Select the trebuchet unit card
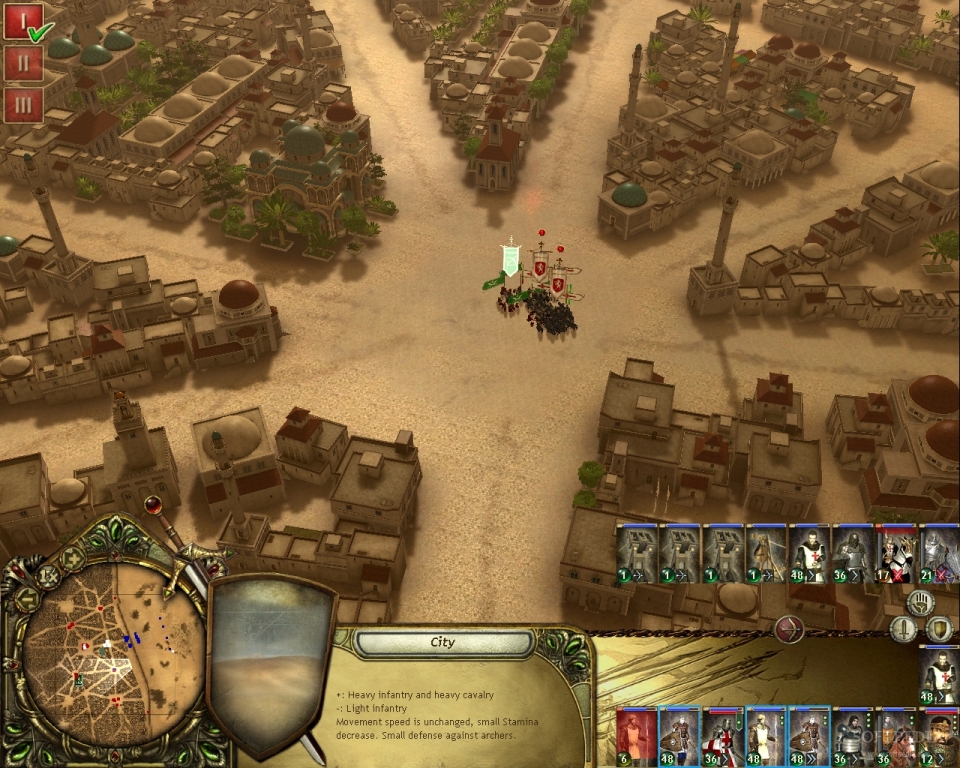This screenshot has width=960, height=768. pyautogui.click(x=636, y=554)
